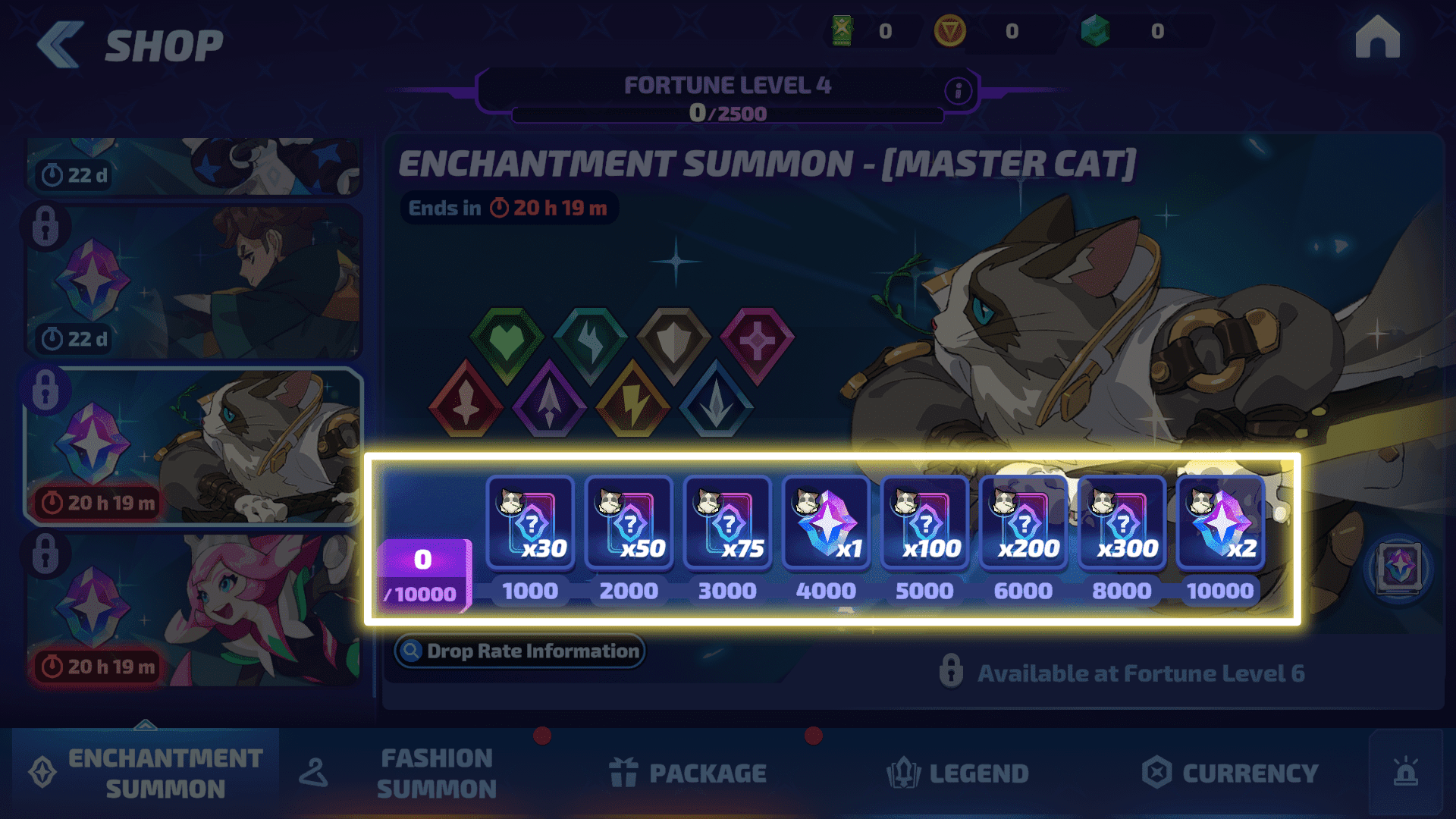The height and width of the screenshot is (819, 1456).
Task: Open the enchantment book icon
Action: (x=1398, y=567)
